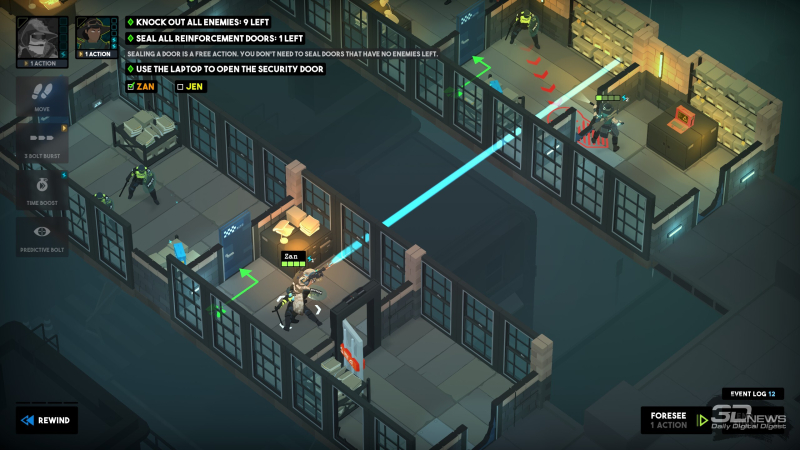Viewport: 800px width, 450px height.
Task: Open the Event Log
Action: coord(750,394)
